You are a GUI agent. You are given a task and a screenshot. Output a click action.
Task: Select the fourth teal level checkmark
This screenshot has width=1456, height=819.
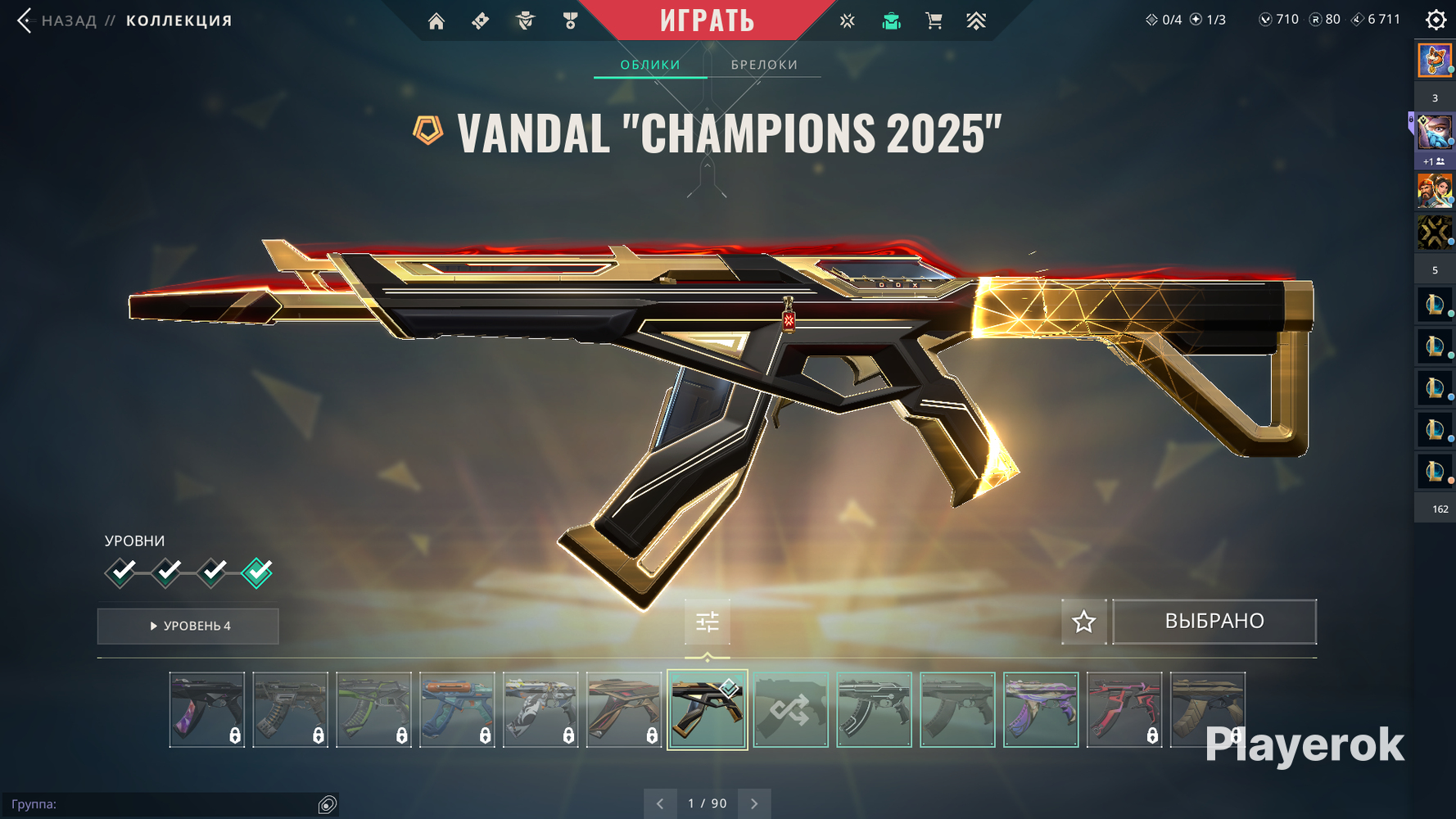257,572
